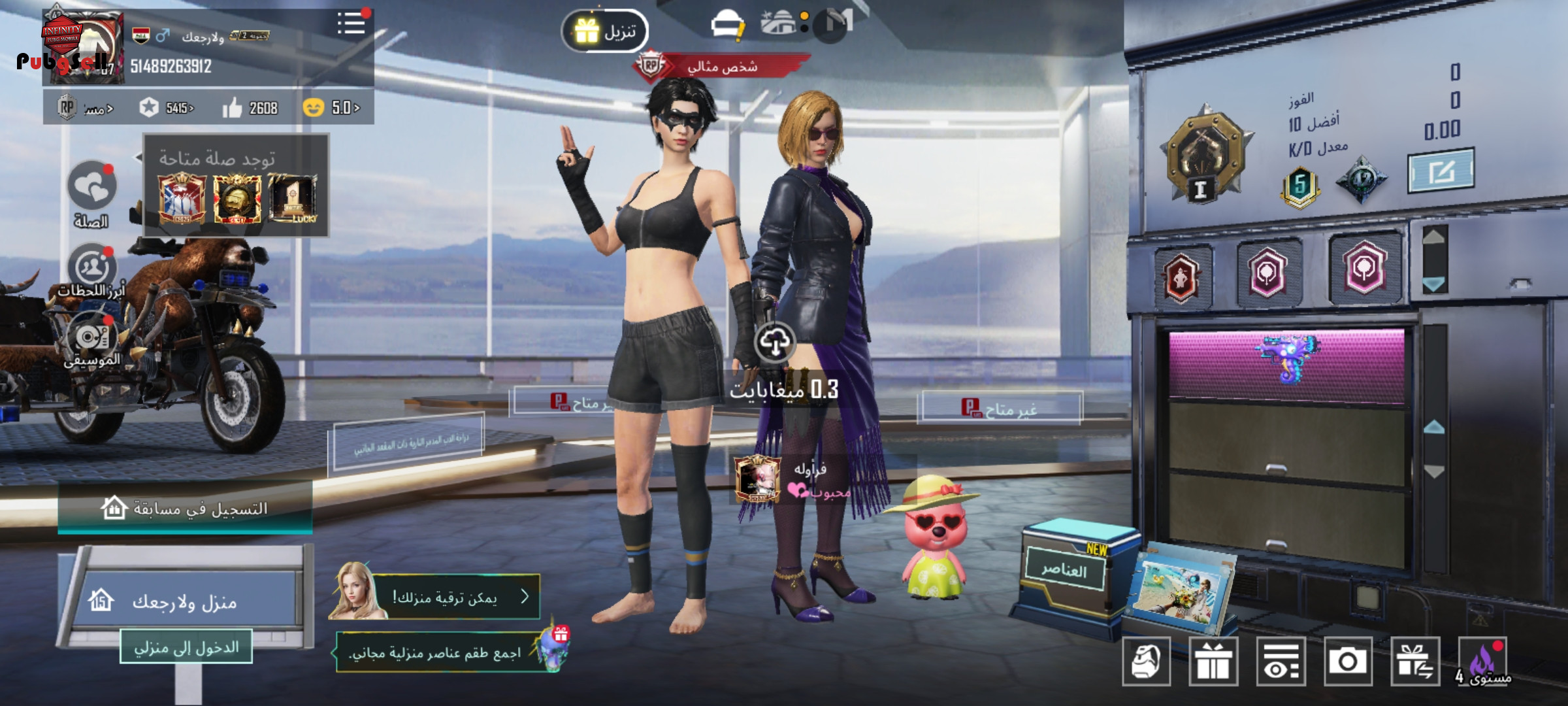Screen dimensions: 1568x706
Task: Open the gift box icon
Action: click(x=1213, y=662)
